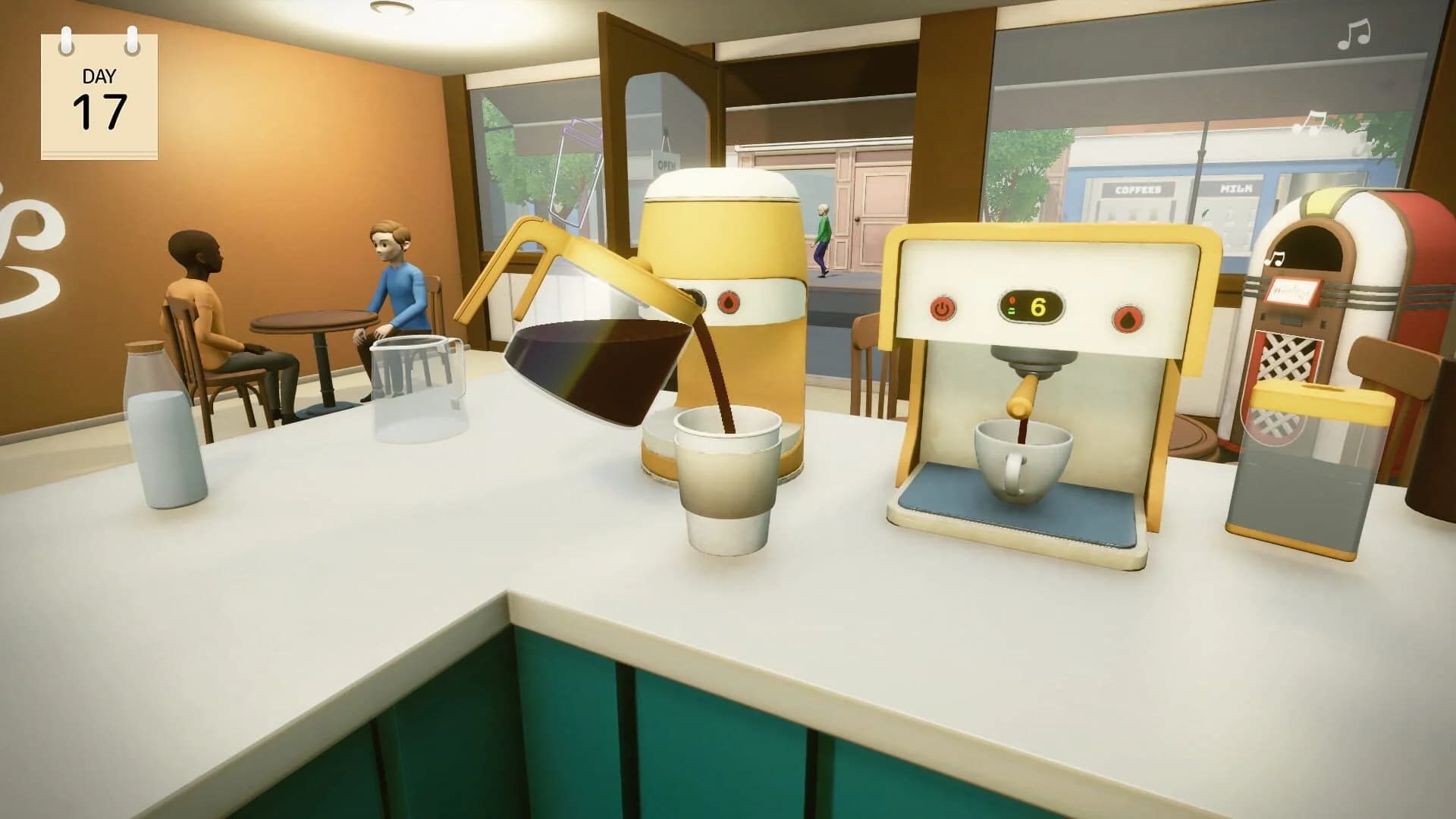Select the MILK sign across the street
Image resolution: width=1456 pixels, height=819 pixels.
(x=1238, y=189)
